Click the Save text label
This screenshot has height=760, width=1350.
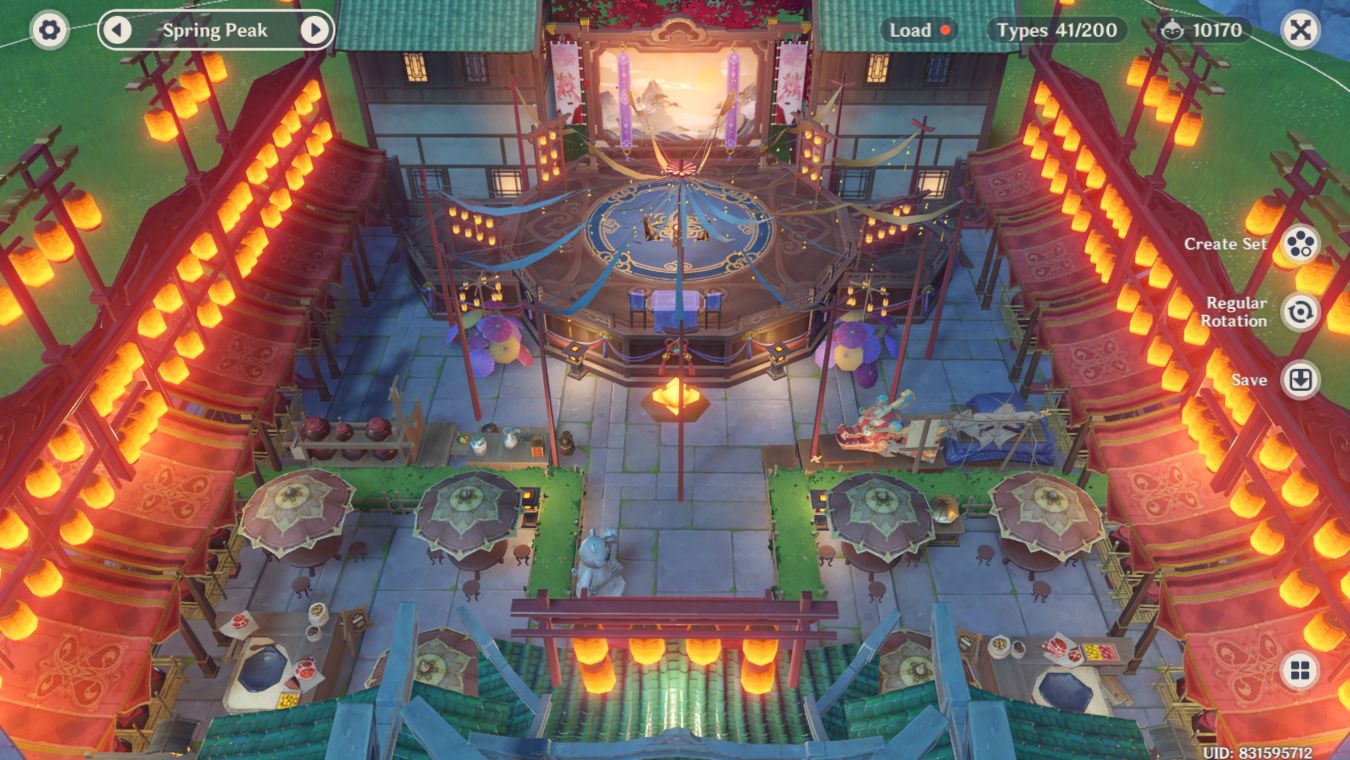coord(1246,380)
